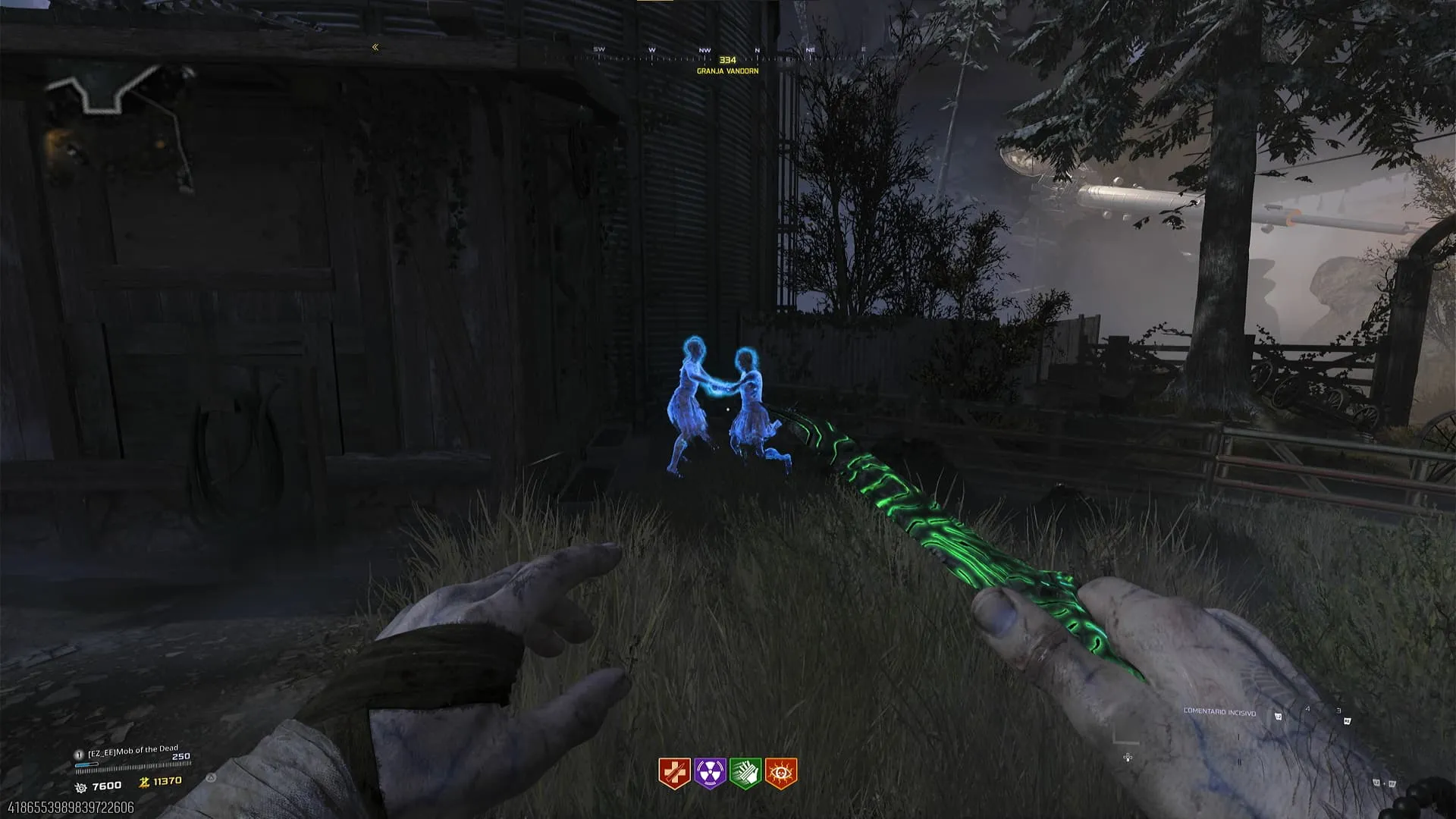Select the Comentario Incisivo weapon label
This screenshot has height=819, width=1456.
click(x=1219, y=712)
